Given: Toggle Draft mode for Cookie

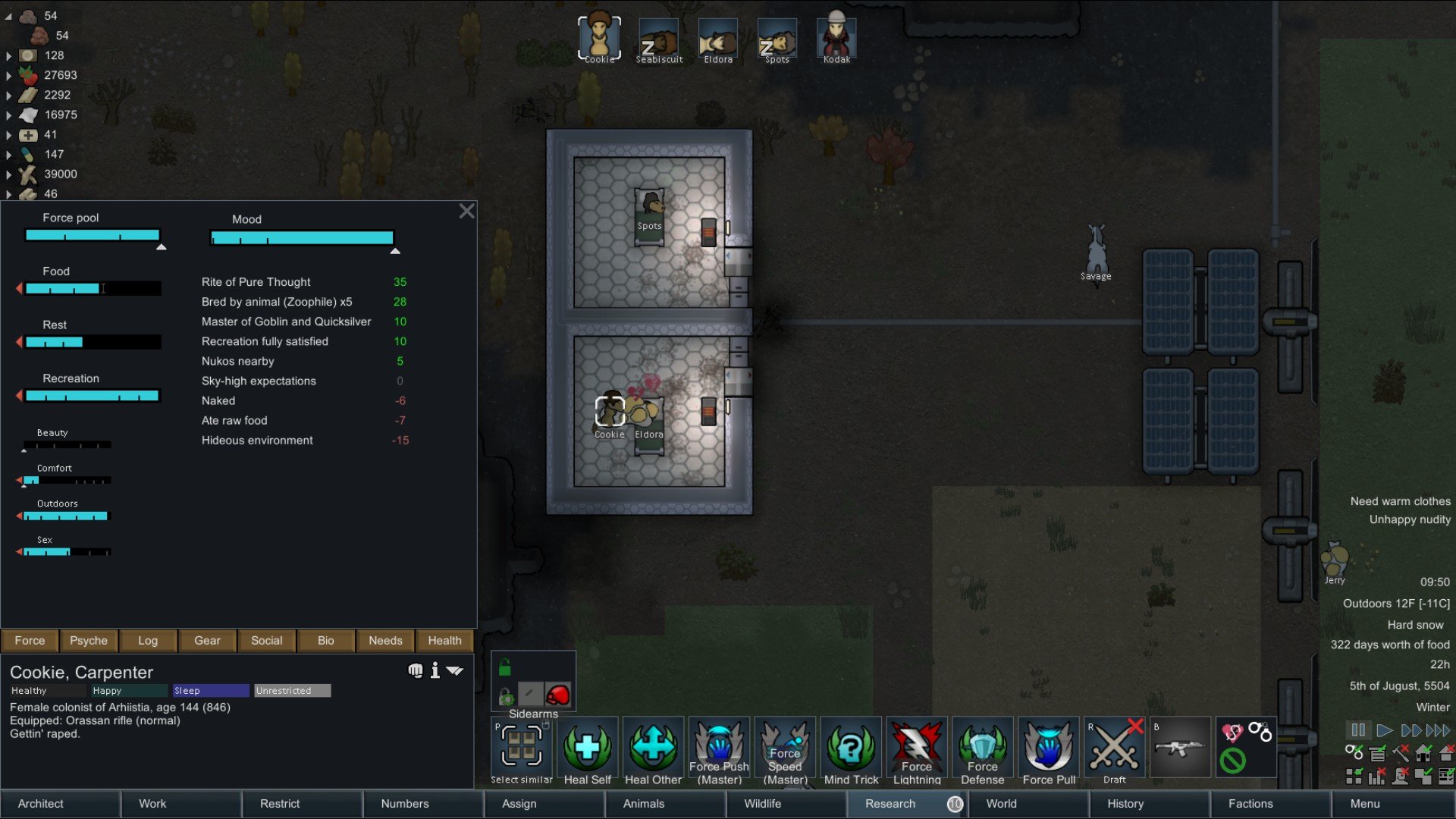Looking at the screenshot, I should (x=1115, y=751).
